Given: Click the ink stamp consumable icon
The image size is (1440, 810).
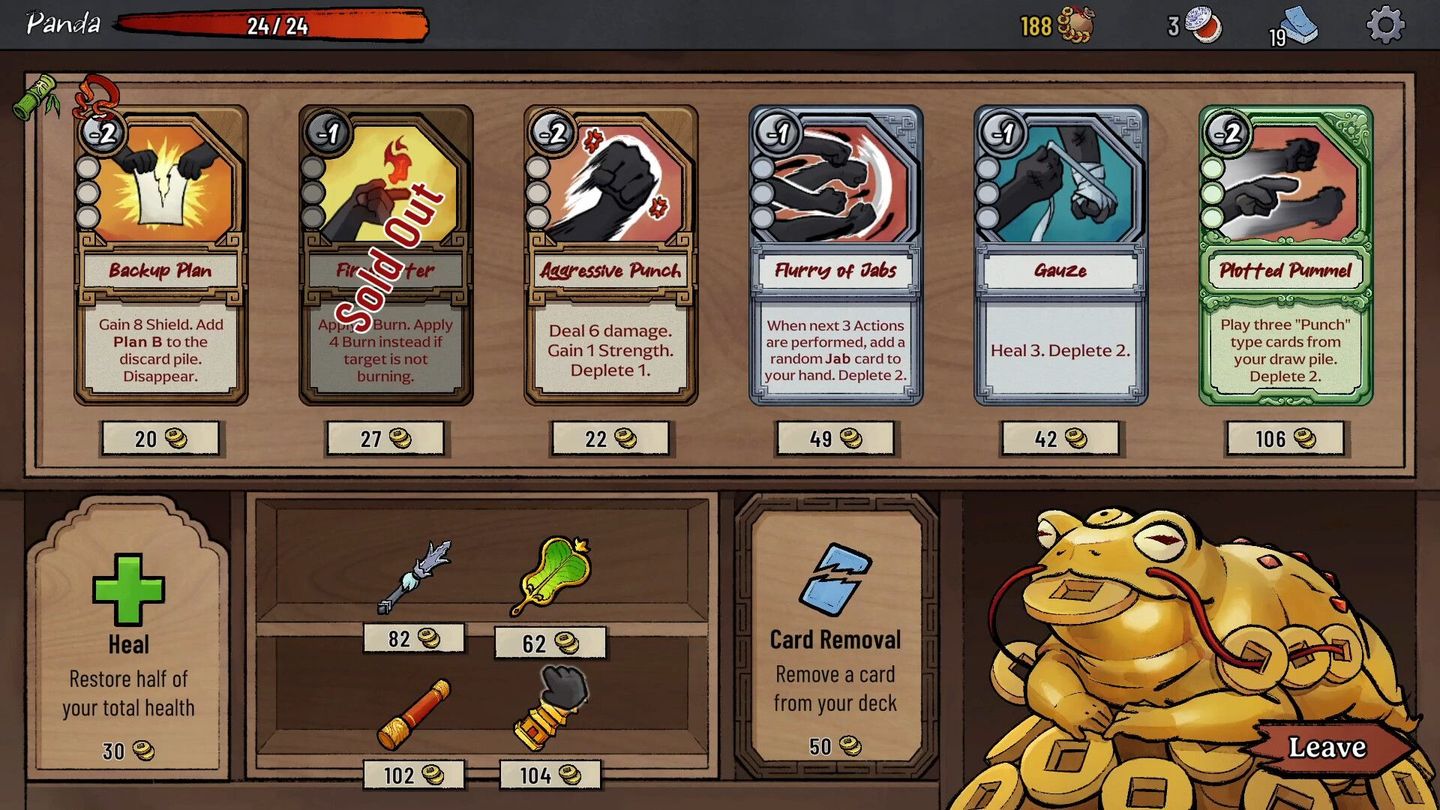Looking at the screenshot, I should 1203,25.
